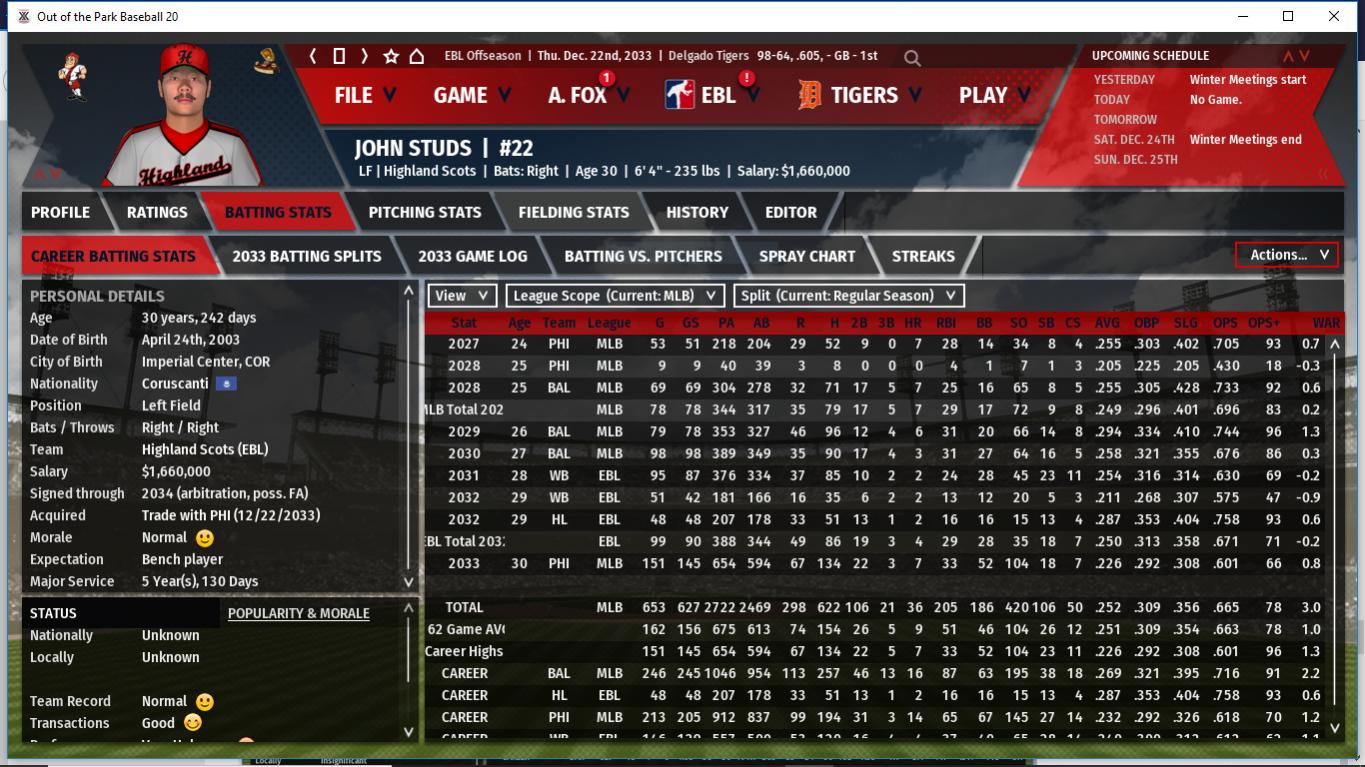Open the GAME menu

(x=472, y=95)
